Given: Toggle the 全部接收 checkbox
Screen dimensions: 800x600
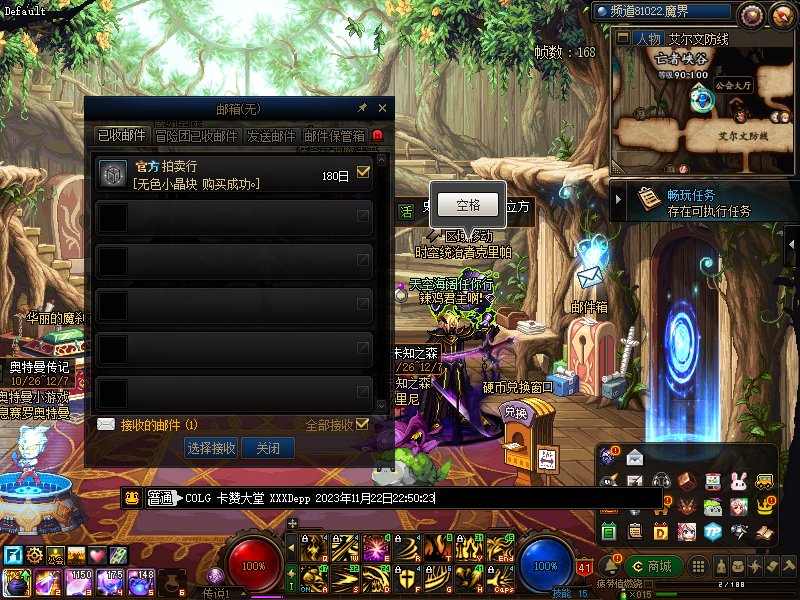Looking at the screenshot, I should [x=362, y=425].
